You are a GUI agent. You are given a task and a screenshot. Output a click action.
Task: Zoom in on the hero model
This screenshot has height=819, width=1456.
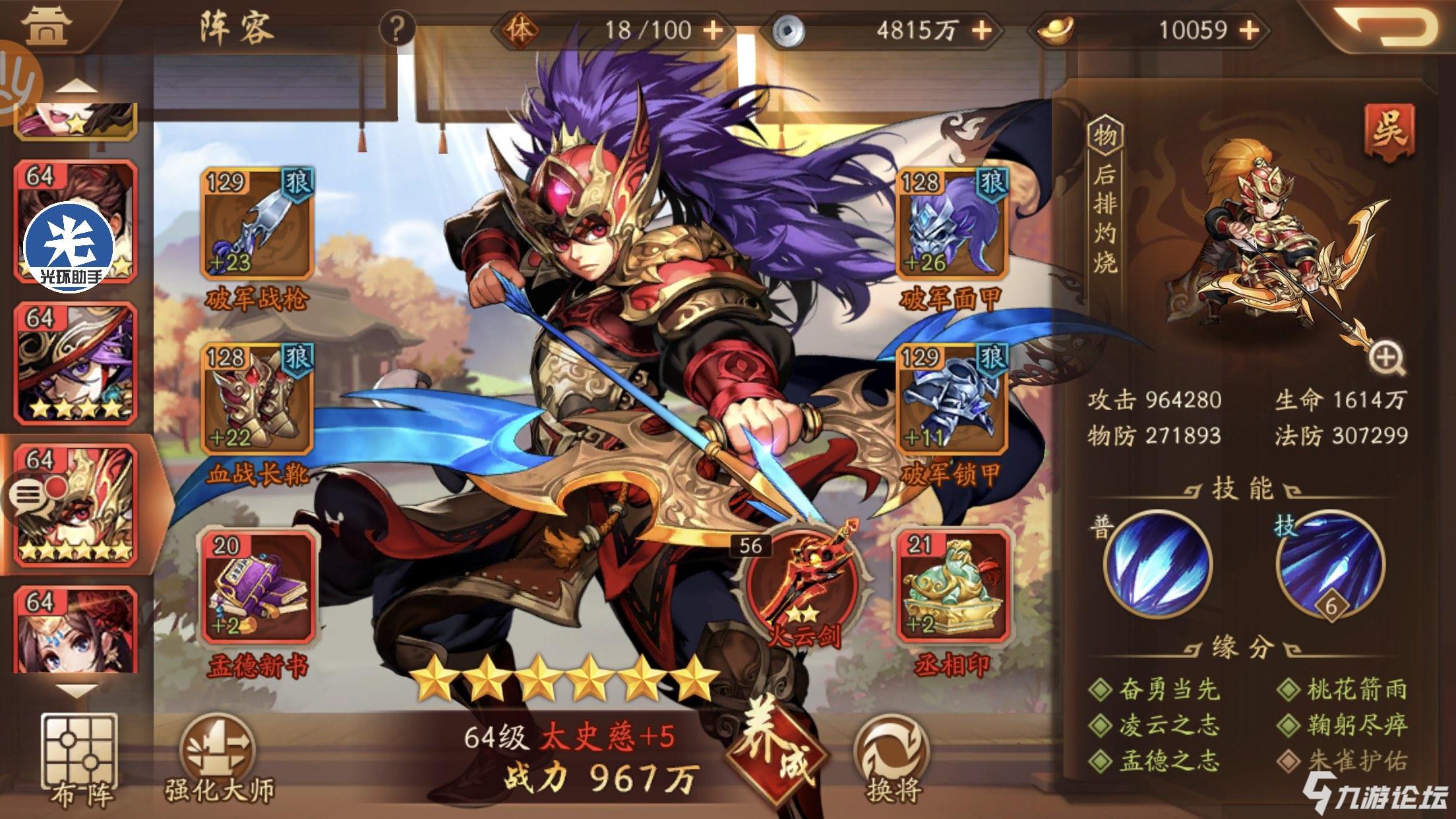1385,359
